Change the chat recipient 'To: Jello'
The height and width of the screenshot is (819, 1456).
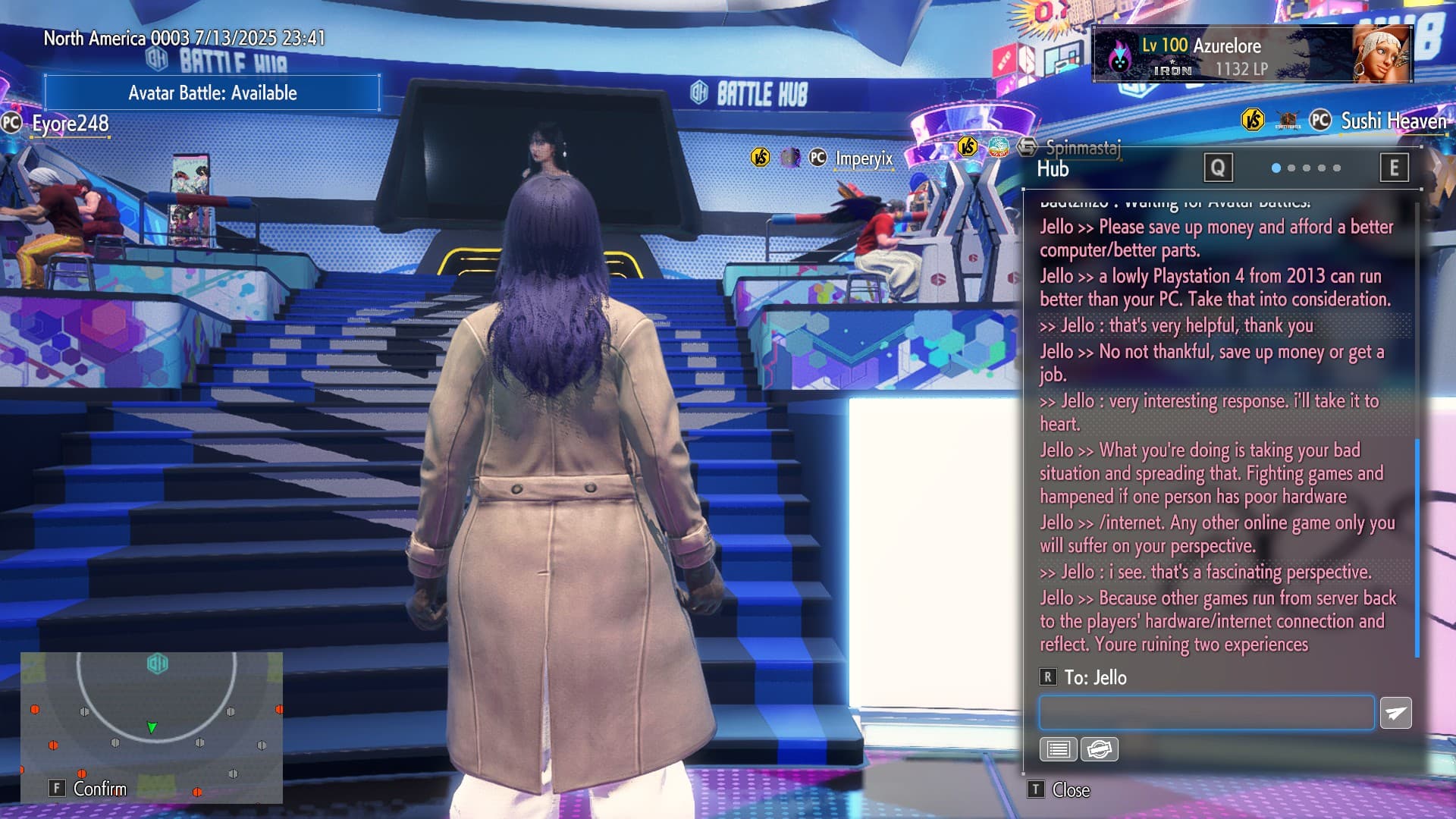coord(1094,677)
